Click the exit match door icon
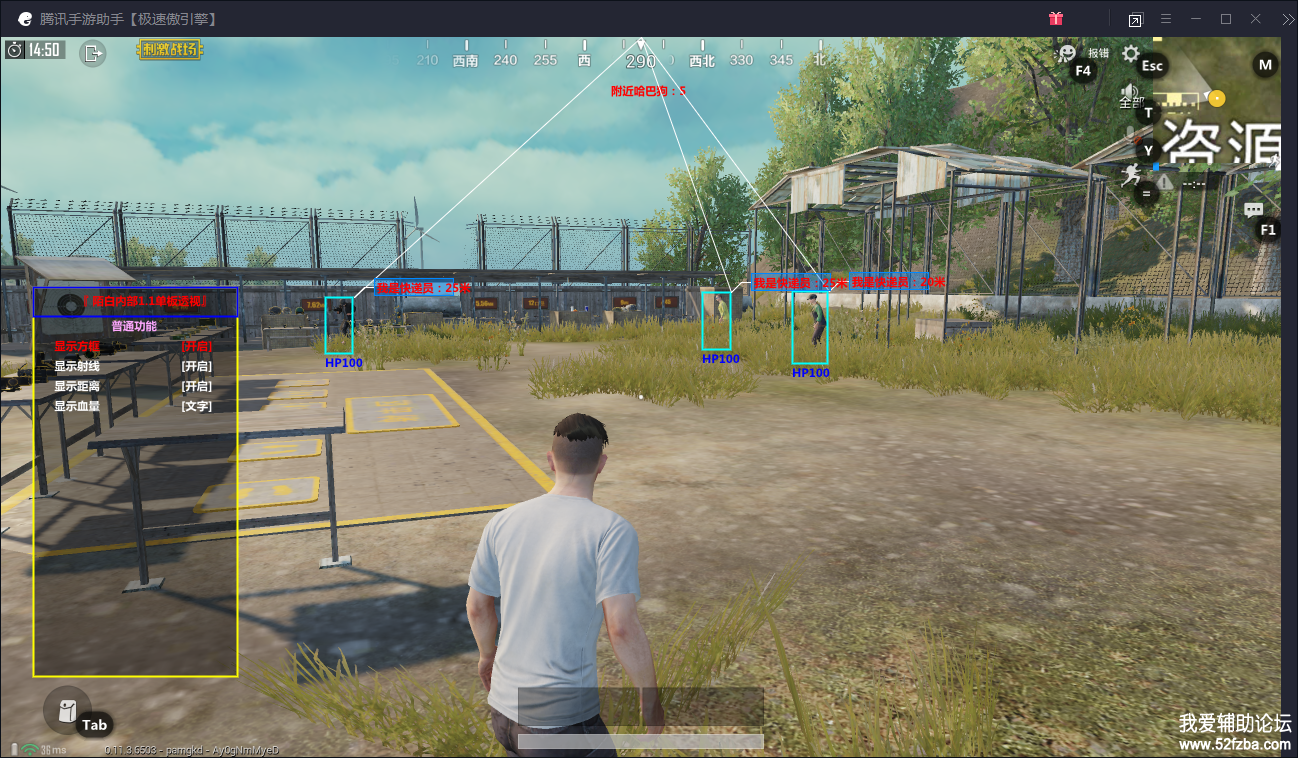 pos(93,53)
